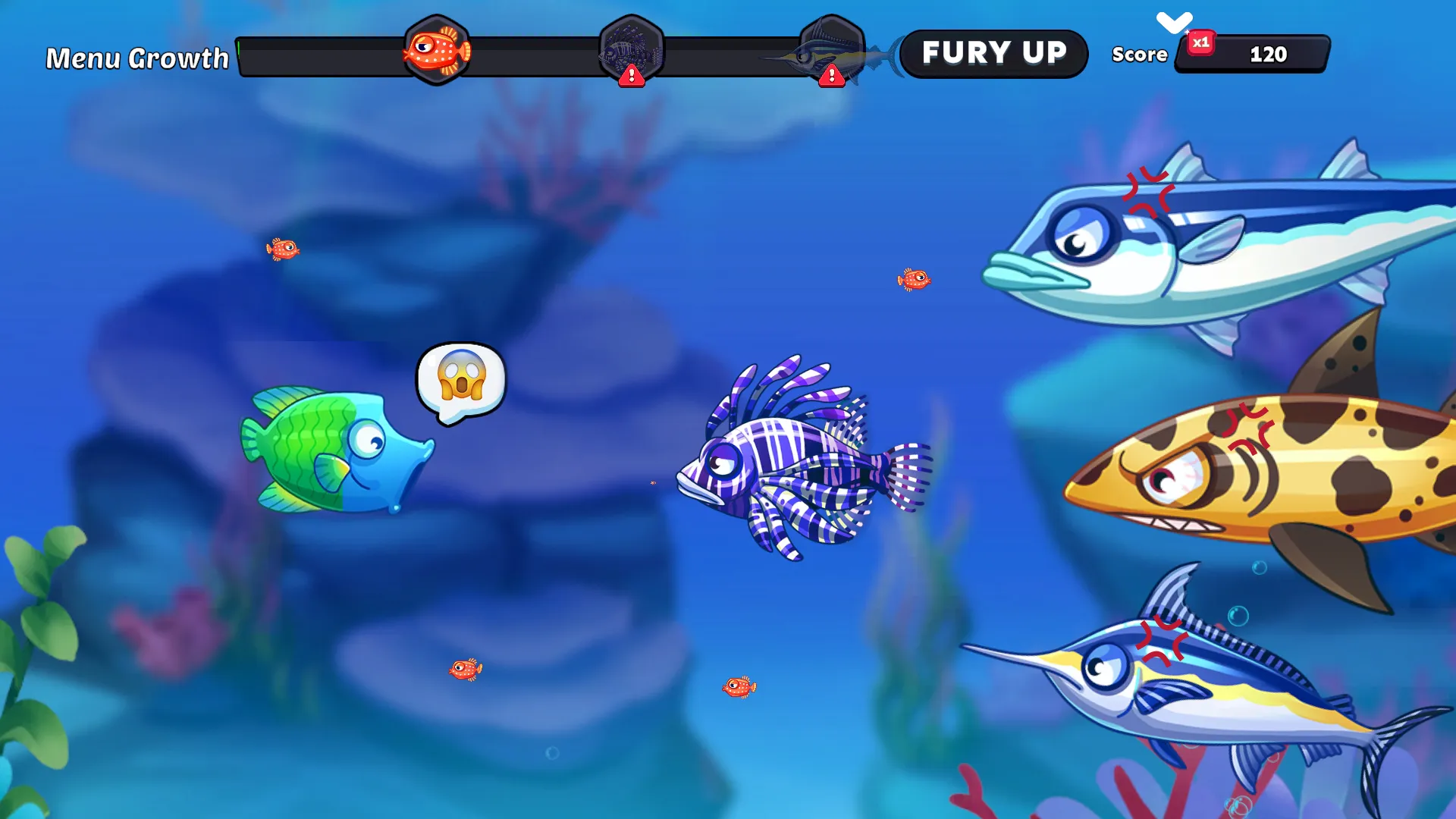The width and height of the screenshot is (1456, 819).
Task: Collapse the HUD with the white chevron
Action: pos(1174,22)
